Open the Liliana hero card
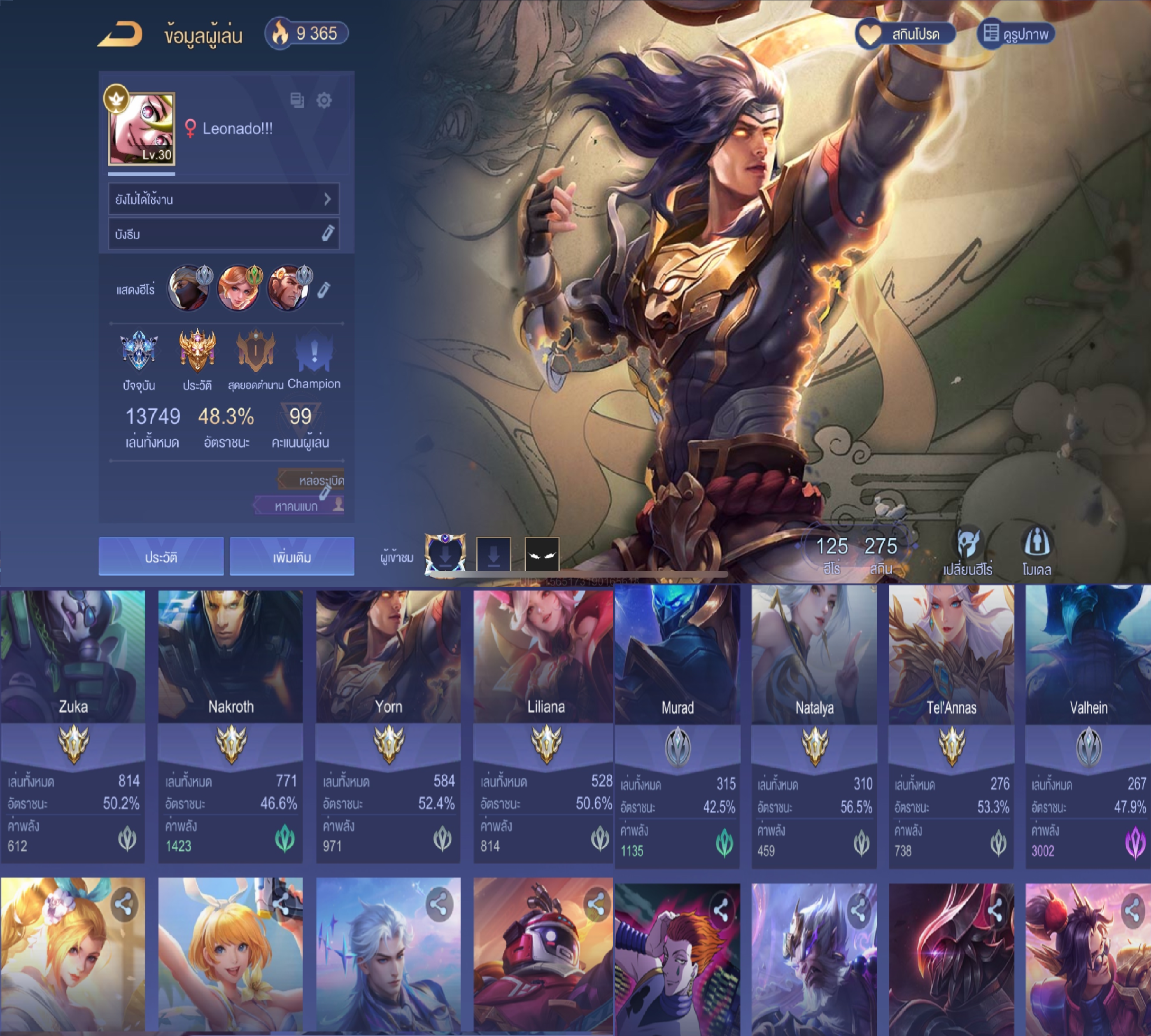 pos(545,724)
